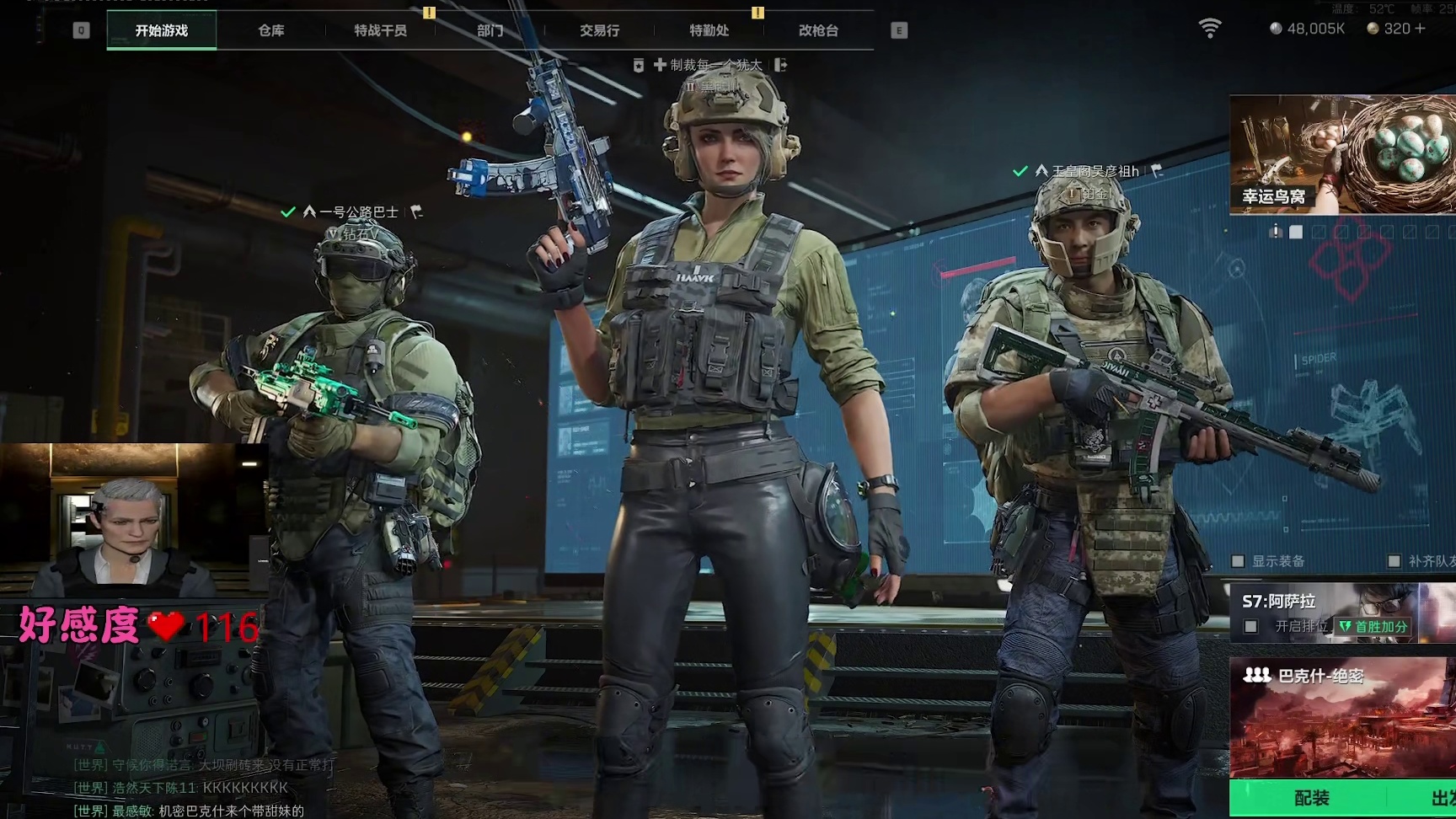Viewport: 1456px width, 819px height.
Task: Click the 首胜加分 first win bonus tag
Action: [1373, 627]
